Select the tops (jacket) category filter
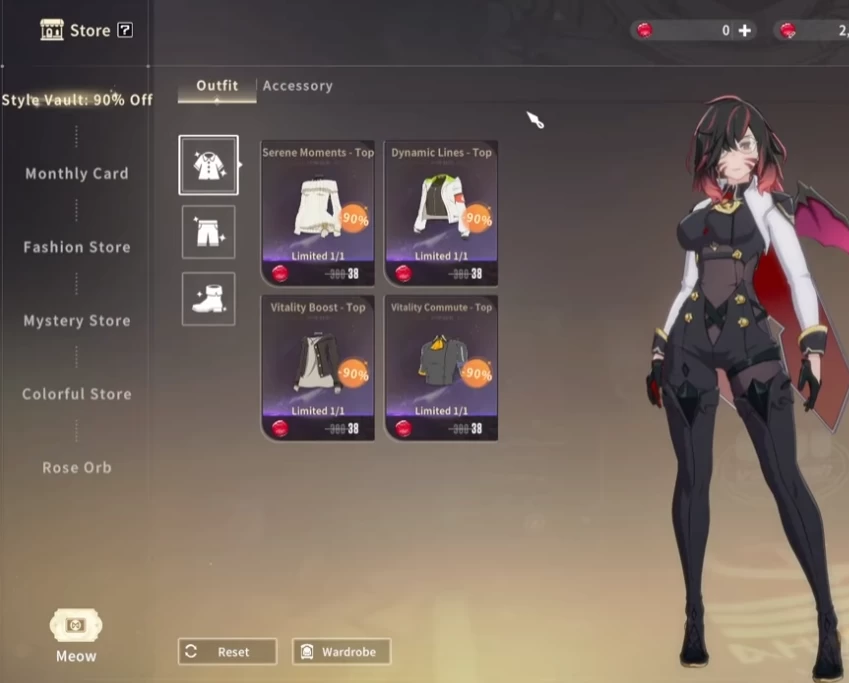Screen dimensions: 849x683 [208, 165]
